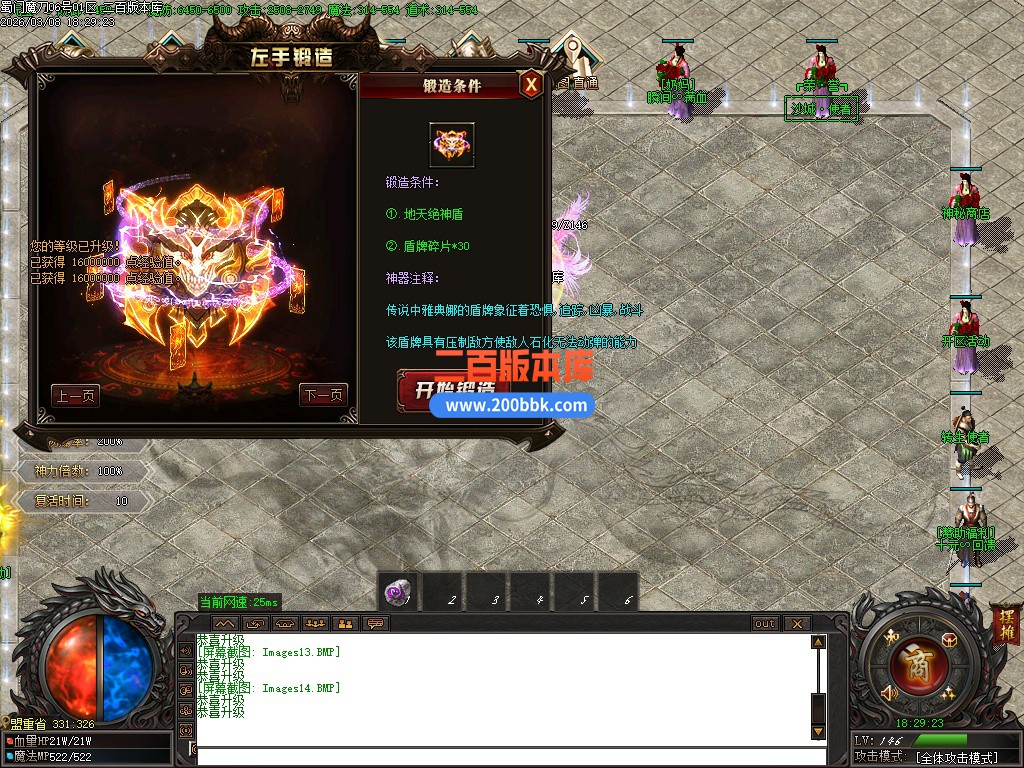Click the golden figure icon on the dial
1024x768 pixels.
pos(889,636)
